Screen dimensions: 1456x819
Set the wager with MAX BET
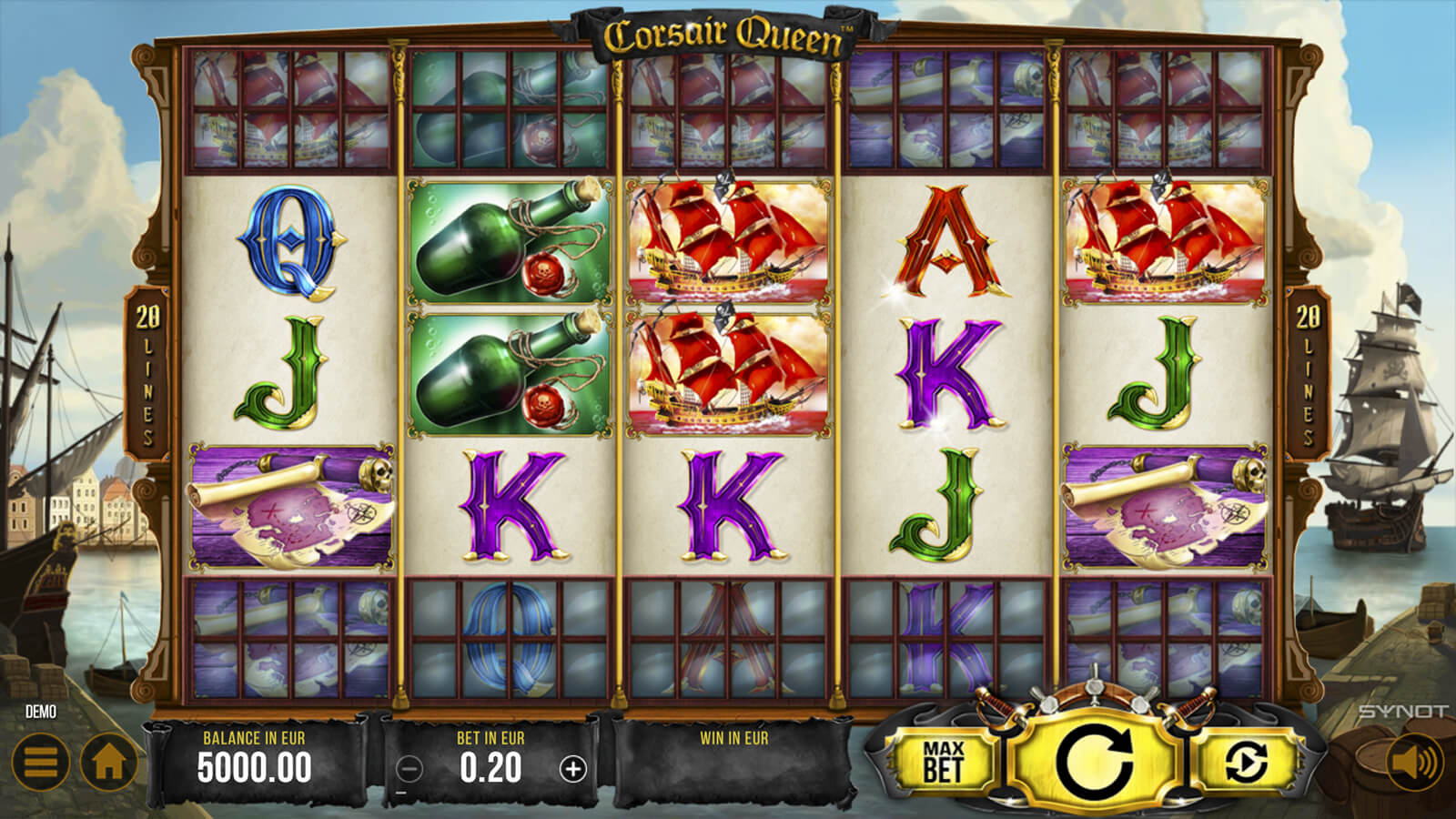943,761
